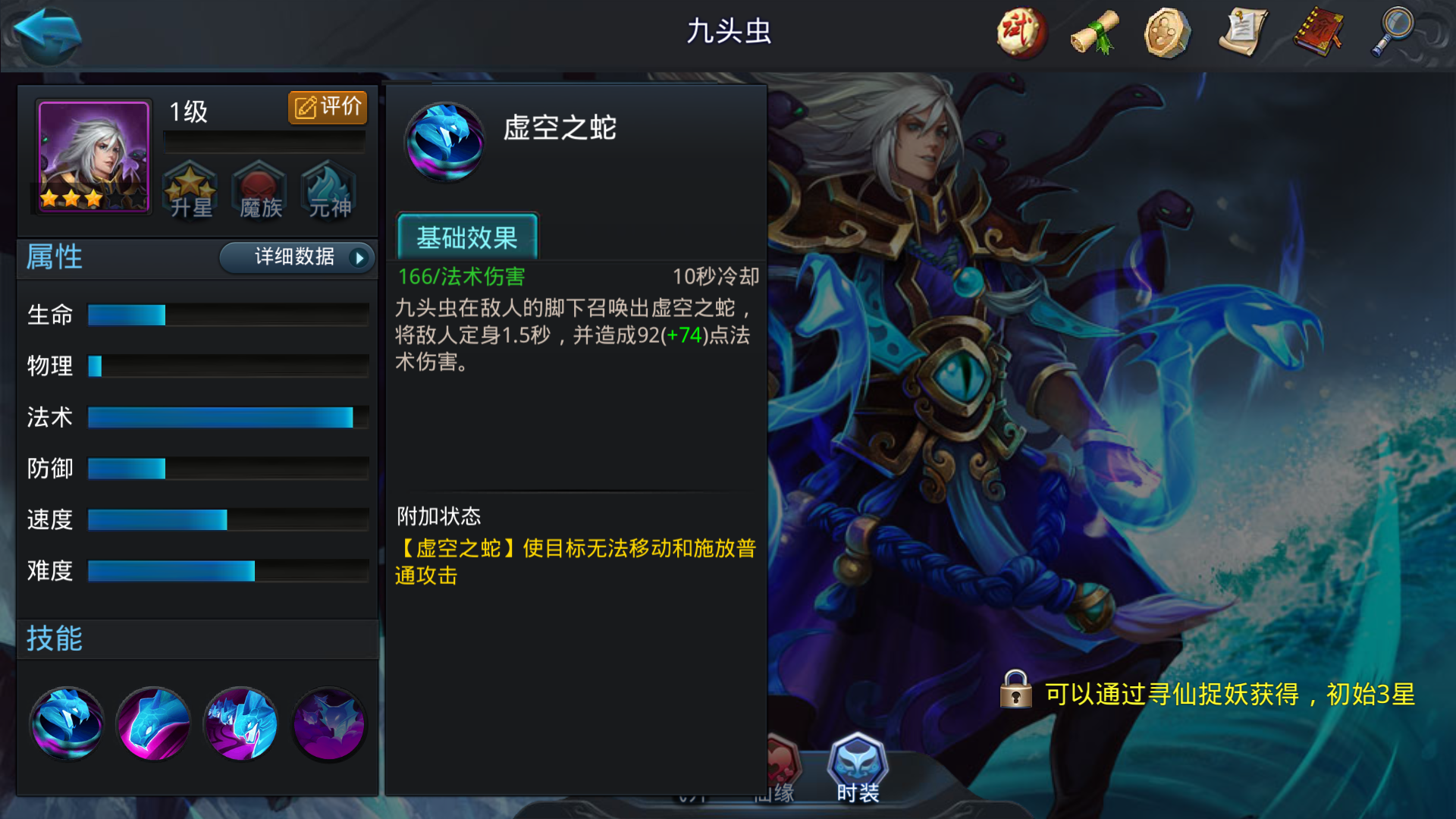
Task: Click the 评价 (rate) button
Action: point(327,106)
